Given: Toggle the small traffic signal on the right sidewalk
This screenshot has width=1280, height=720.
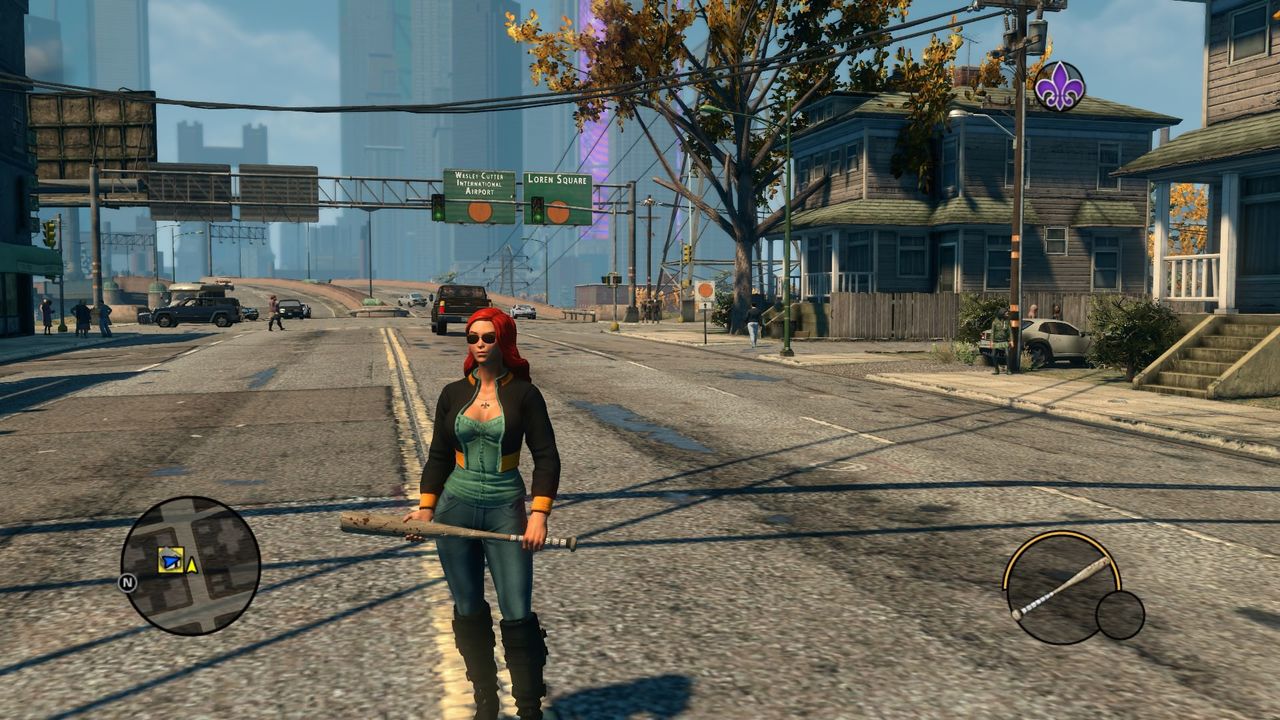Looking at the screenshot, I should (686, 255).
